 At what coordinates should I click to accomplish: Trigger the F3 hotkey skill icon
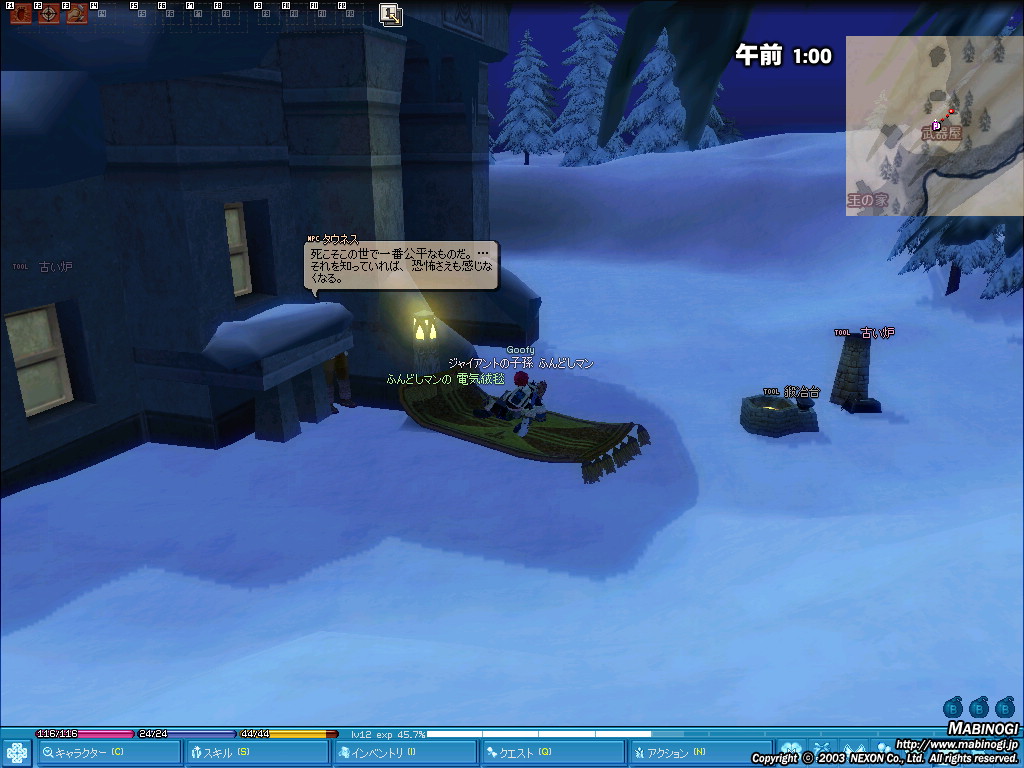click(76, 14)
